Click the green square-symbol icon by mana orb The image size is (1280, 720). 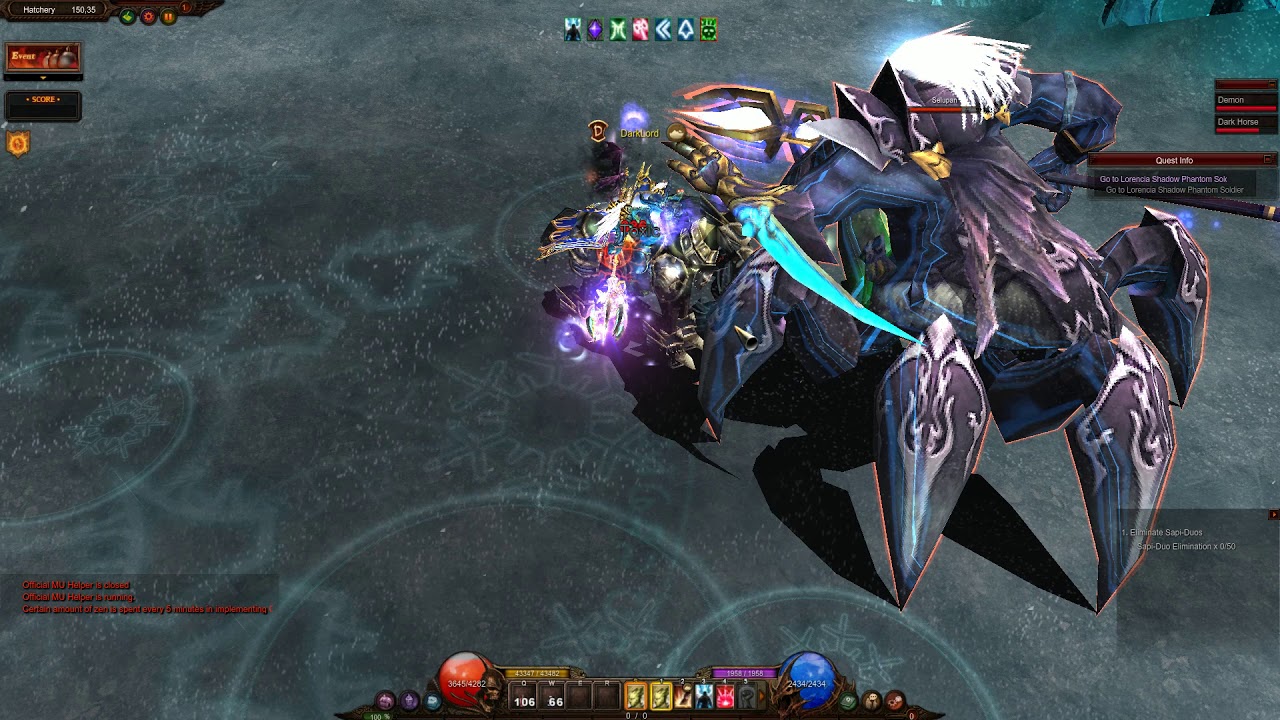(848, 701)
